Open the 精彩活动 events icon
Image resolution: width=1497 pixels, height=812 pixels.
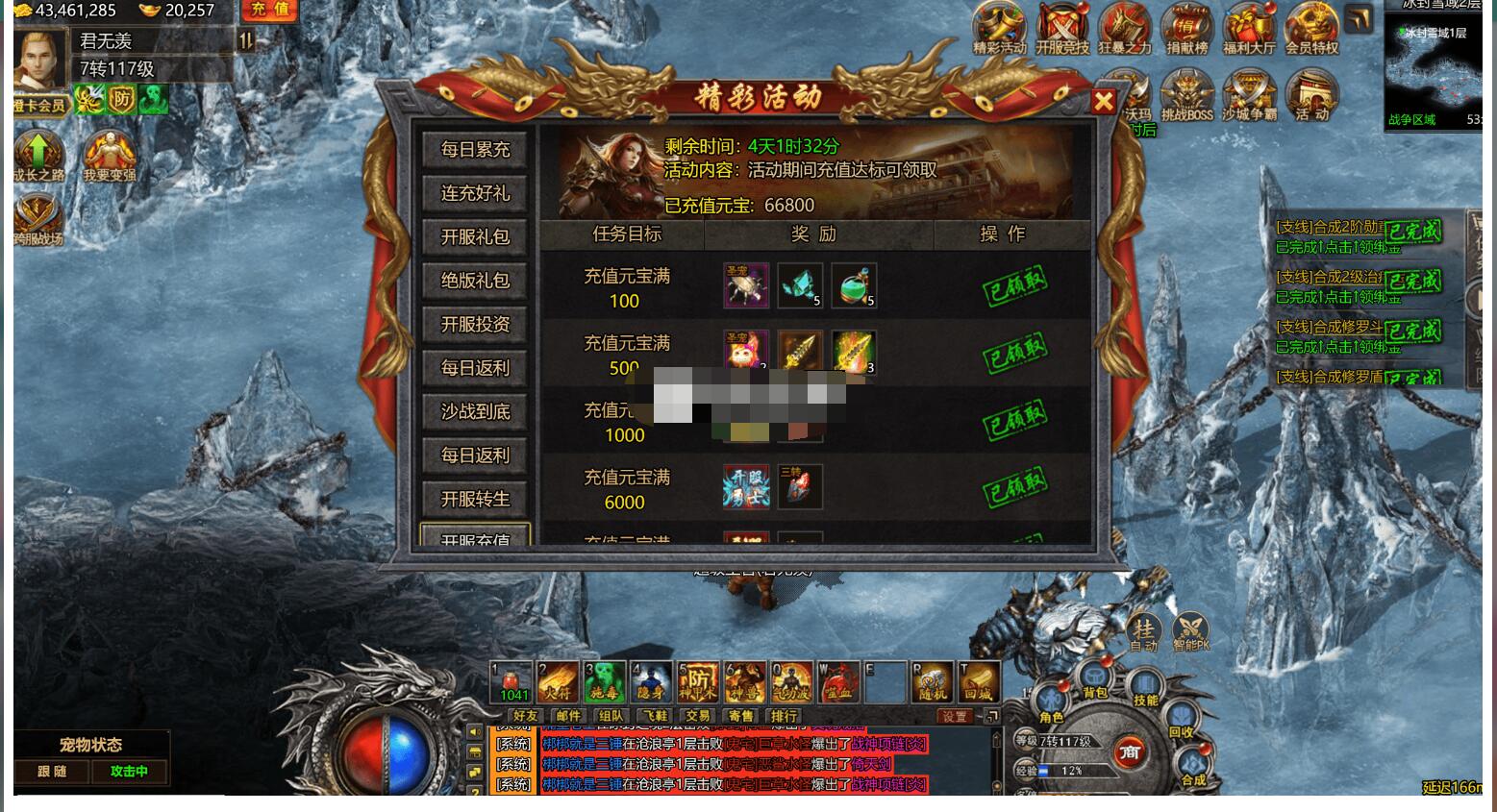click(x=1000, y=29)
